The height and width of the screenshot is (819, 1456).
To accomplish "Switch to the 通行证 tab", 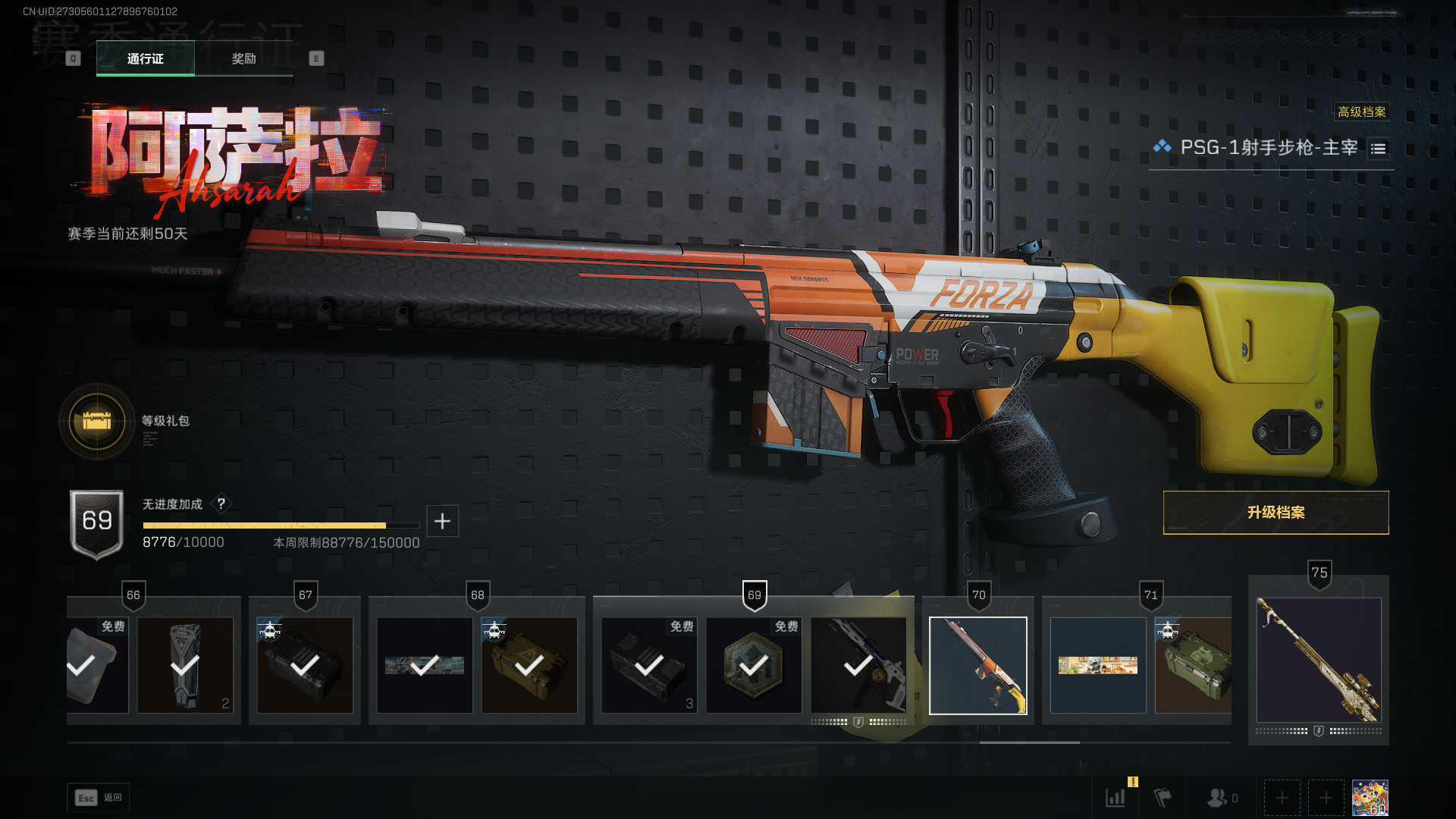I will click(x=145, y=58).
